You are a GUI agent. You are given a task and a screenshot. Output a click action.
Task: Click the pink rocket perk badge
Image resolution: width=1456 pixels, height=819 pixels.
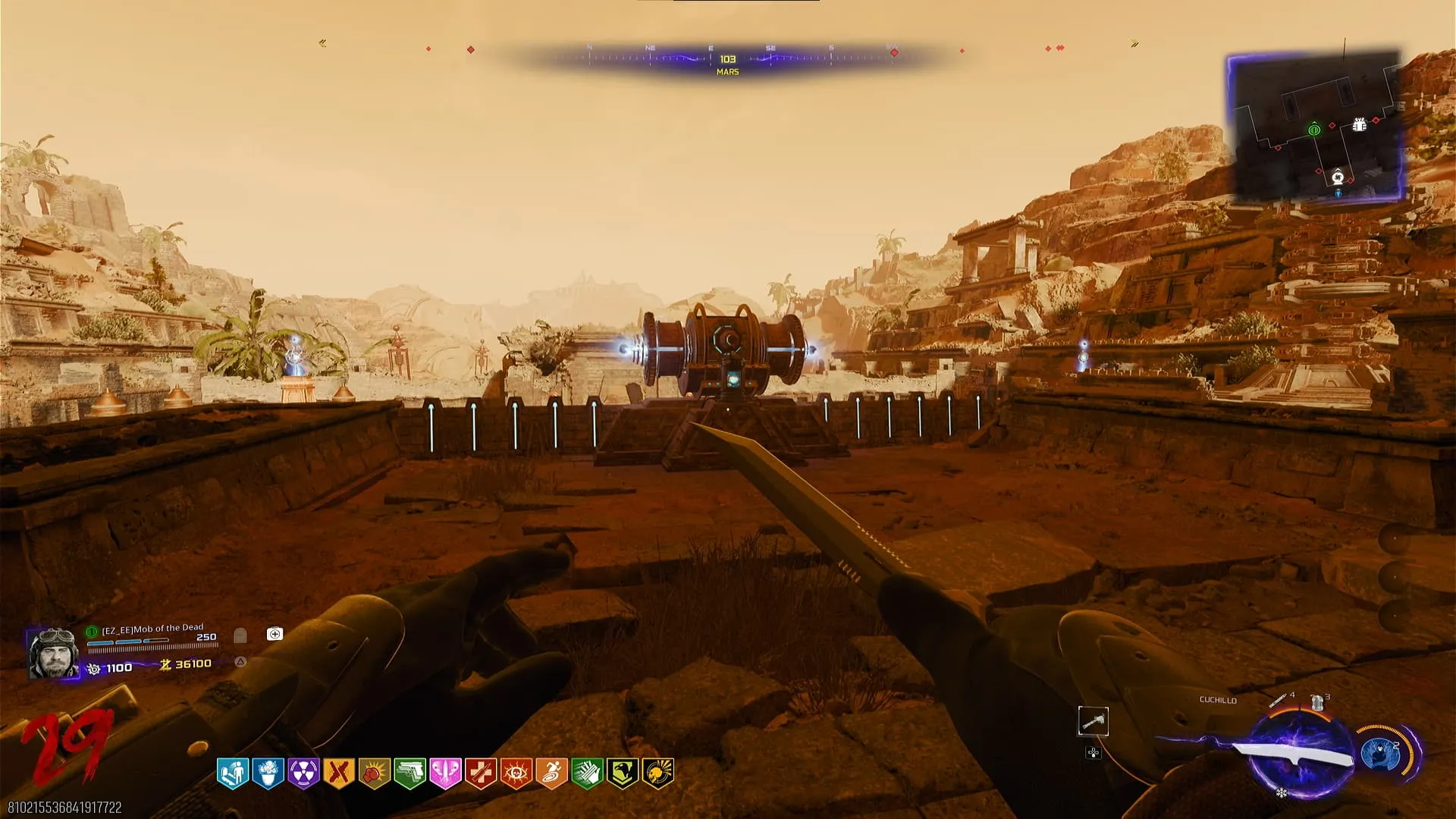(x=445, y=773)
